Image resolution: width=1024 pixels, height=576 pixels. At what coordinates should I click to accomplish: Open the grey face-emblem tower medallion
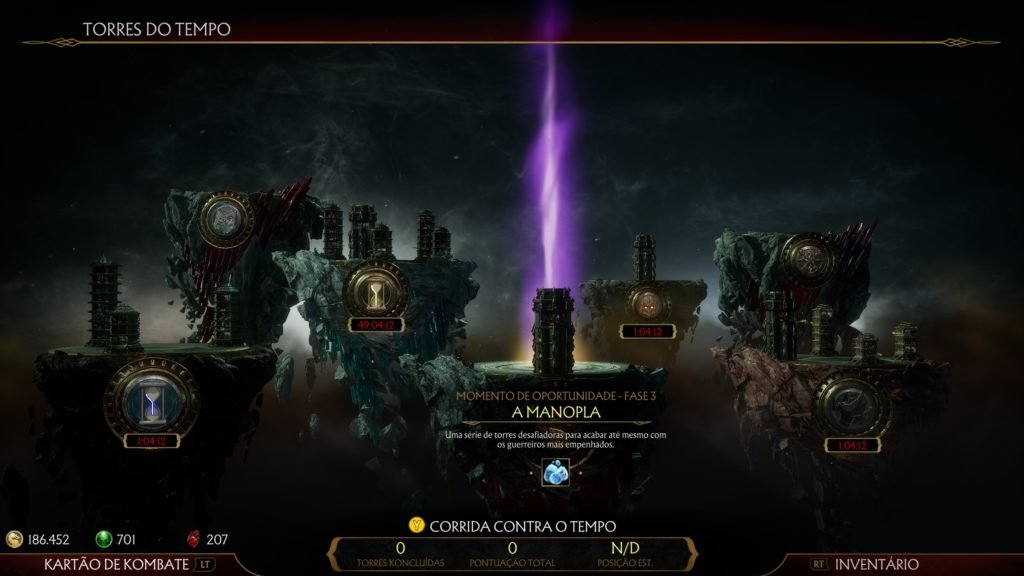pos(229,219)
